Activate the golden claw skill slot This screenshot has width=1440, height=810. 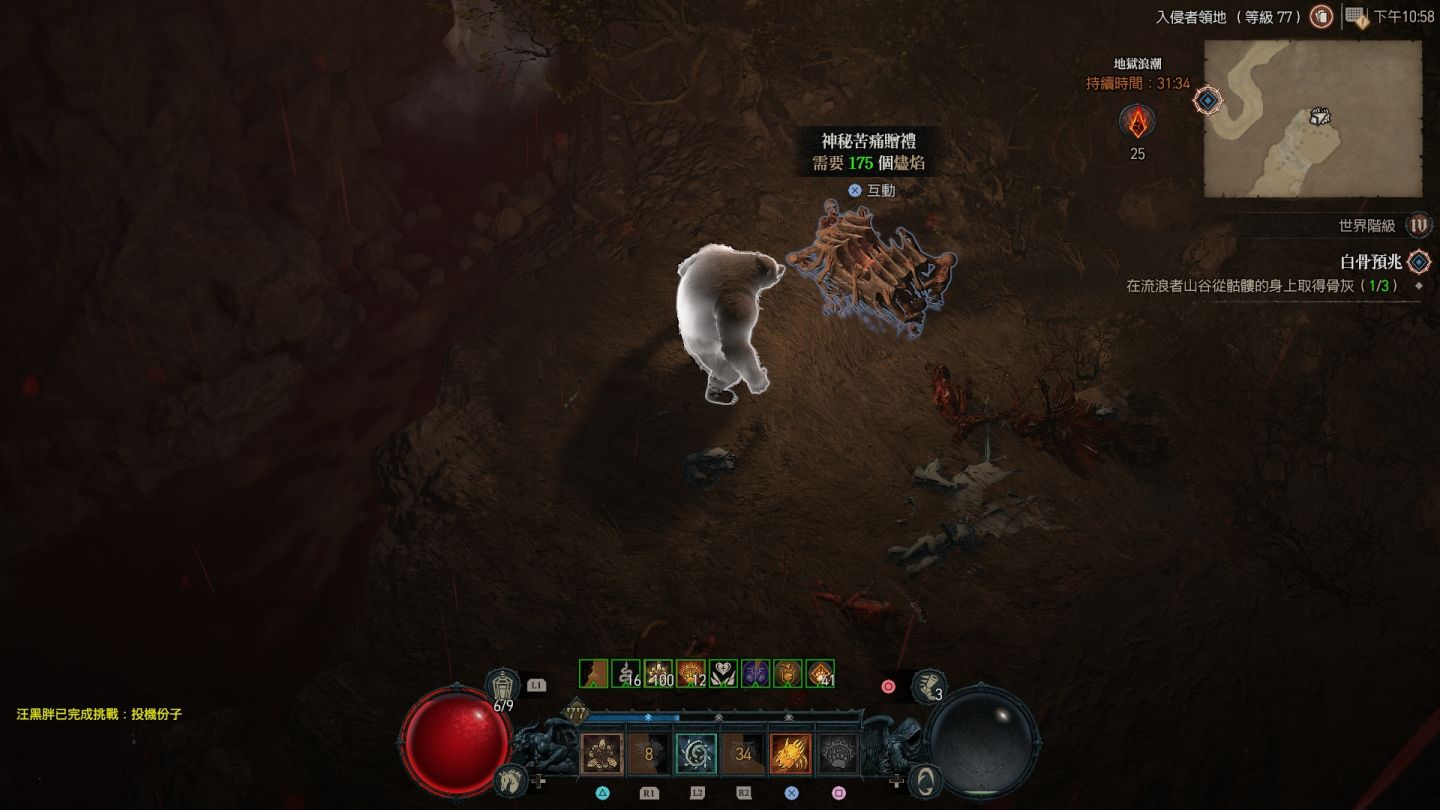point(790,754)
